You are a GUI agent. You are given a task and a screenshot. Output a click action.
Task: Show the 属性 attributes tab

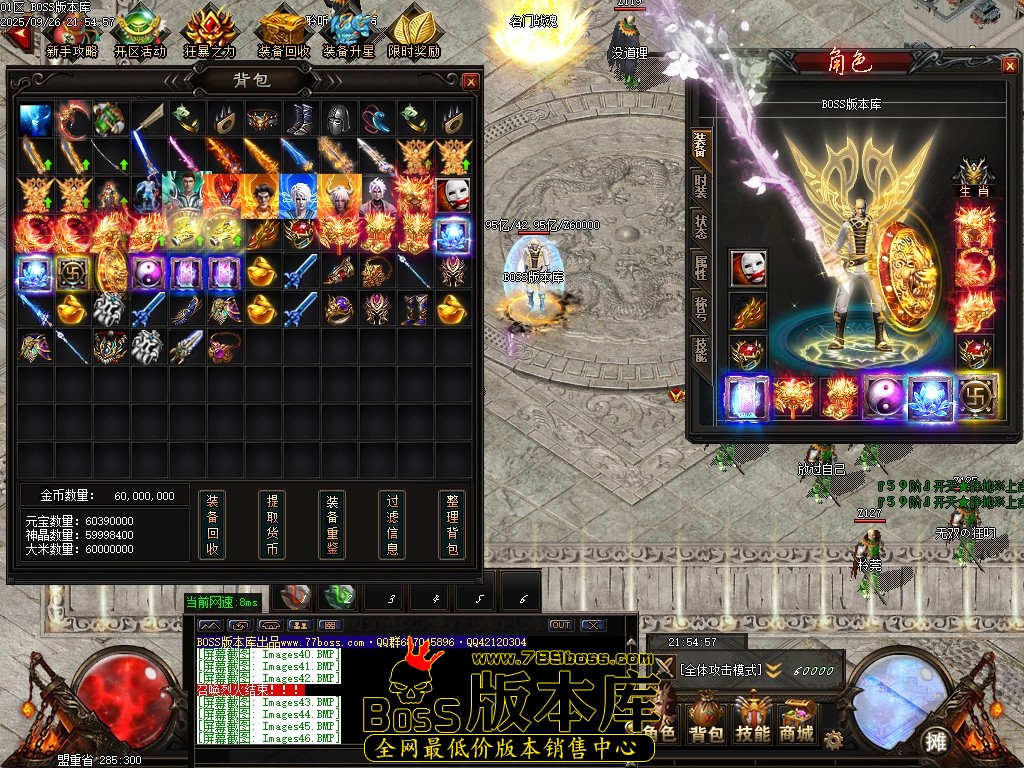(x=699, y=266)
